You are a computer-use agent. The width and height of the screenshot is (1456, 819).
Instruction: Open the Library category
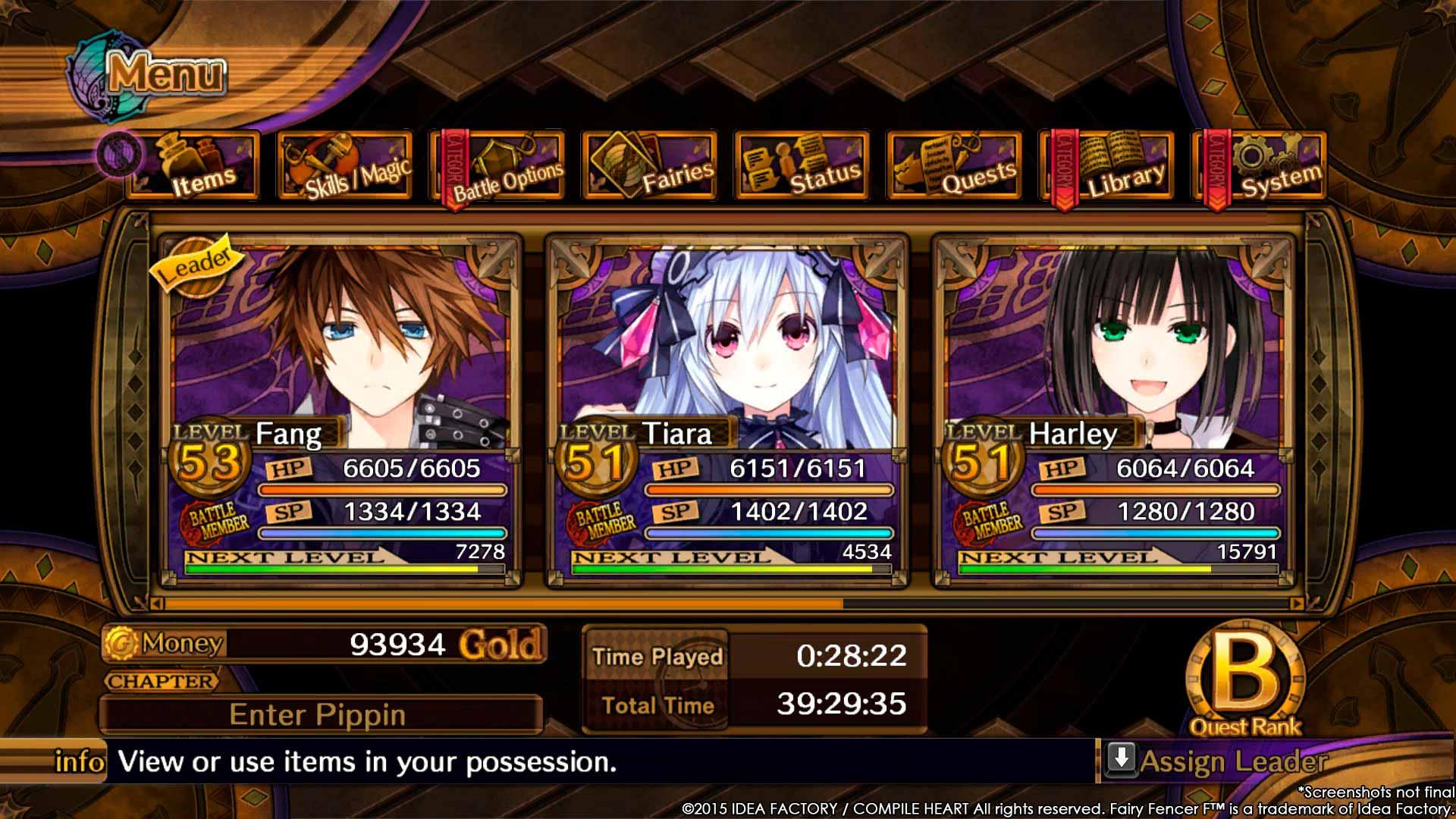pos(1108,167)
